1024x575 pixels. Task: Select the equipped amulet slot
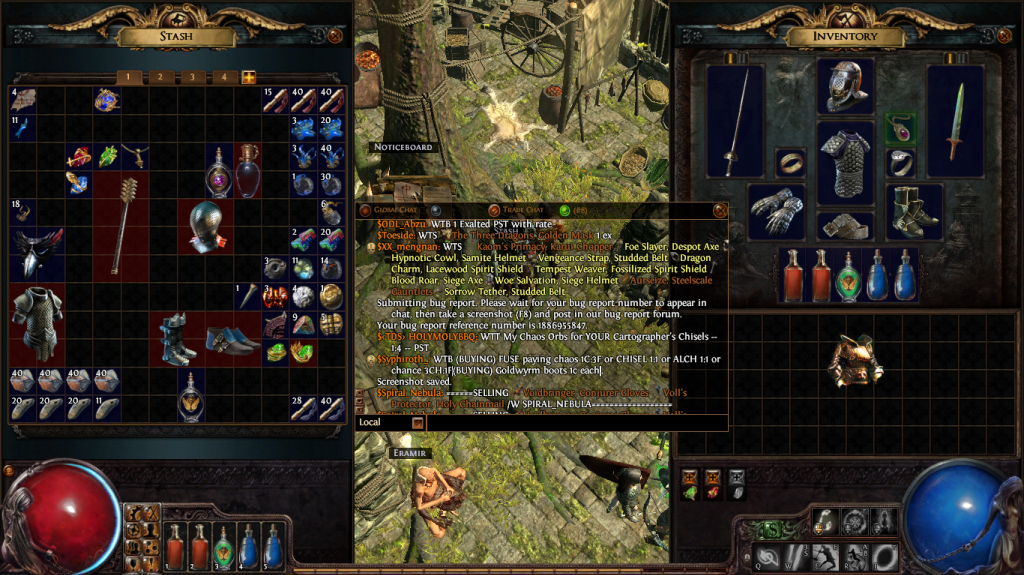(x=900, y=128)
